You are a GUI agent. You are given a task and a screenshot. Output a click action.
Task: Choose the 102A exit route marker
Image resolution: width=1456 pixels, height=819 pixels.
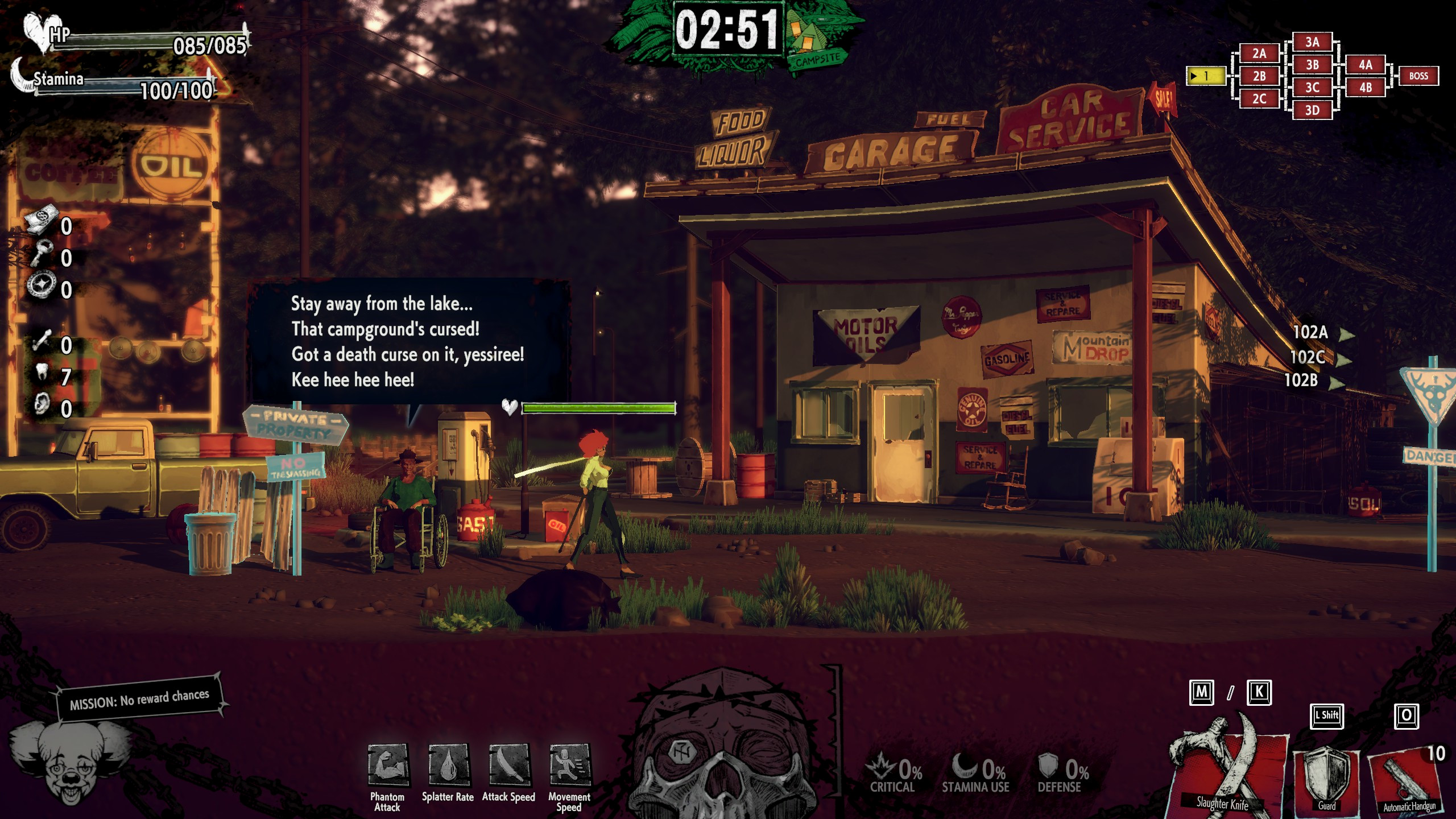pos(1321,333)
